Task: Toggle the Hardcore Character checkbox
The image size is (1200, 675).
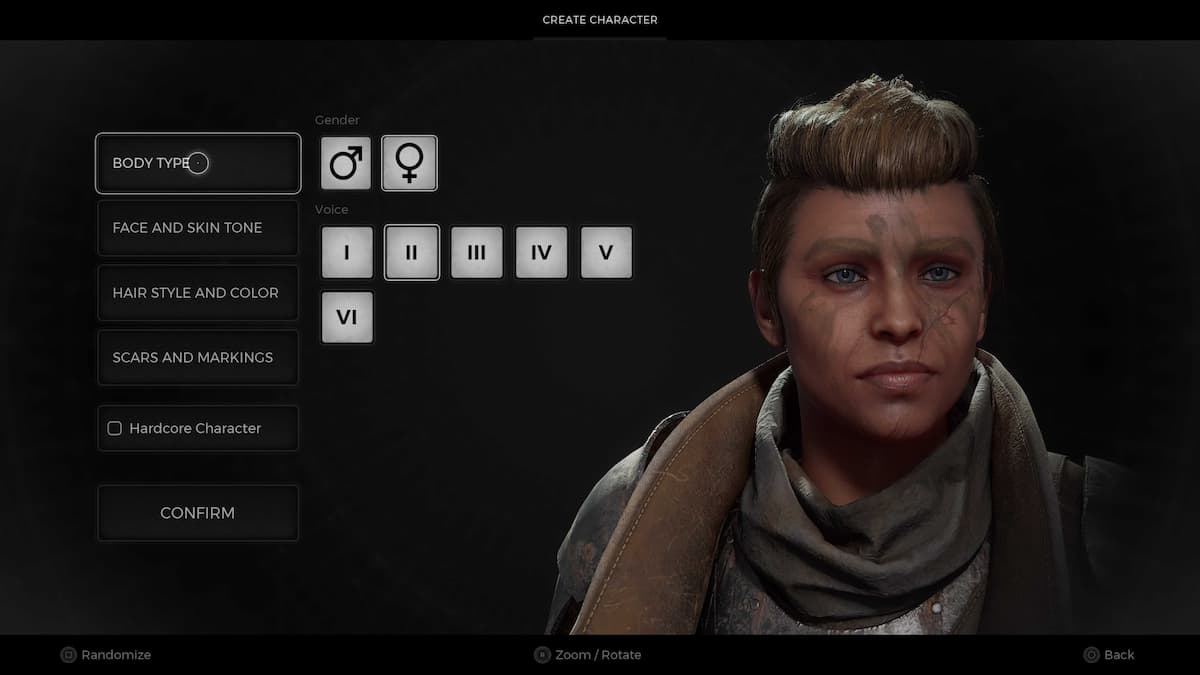Action: (115, 428)
